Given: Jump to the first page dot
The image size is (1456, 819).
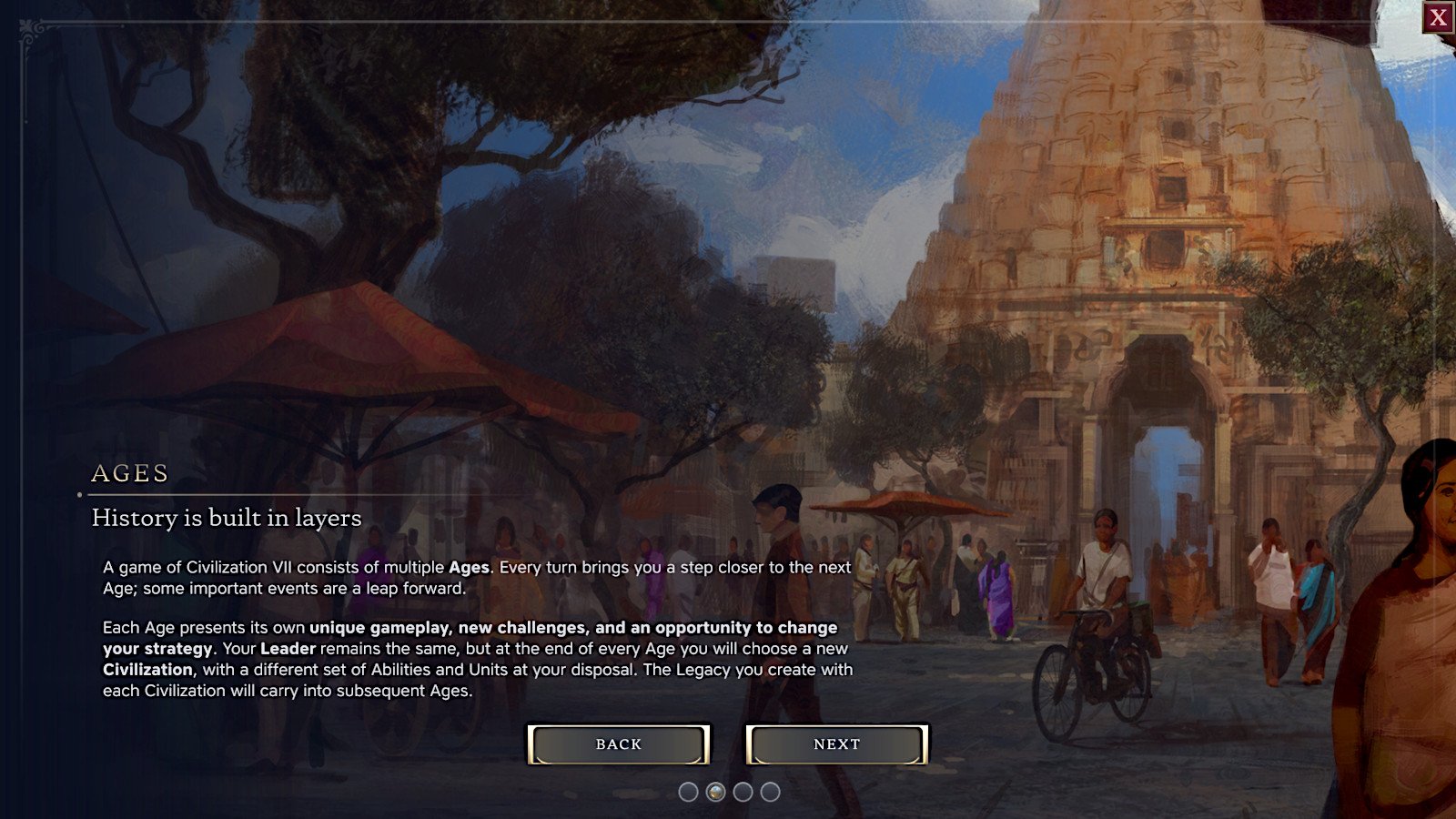Looking at the screenshot, I should [x=689, y=792].
